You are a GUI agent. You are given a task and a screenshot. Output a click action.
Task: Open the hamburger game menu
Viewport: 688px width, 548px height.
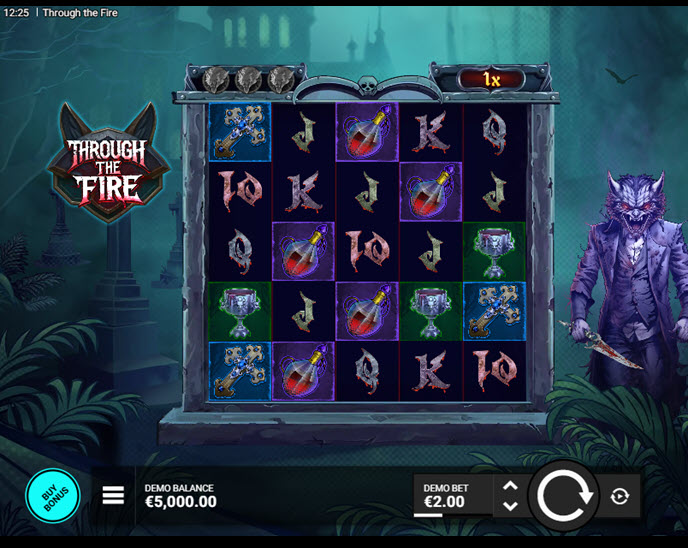[113, 495]
